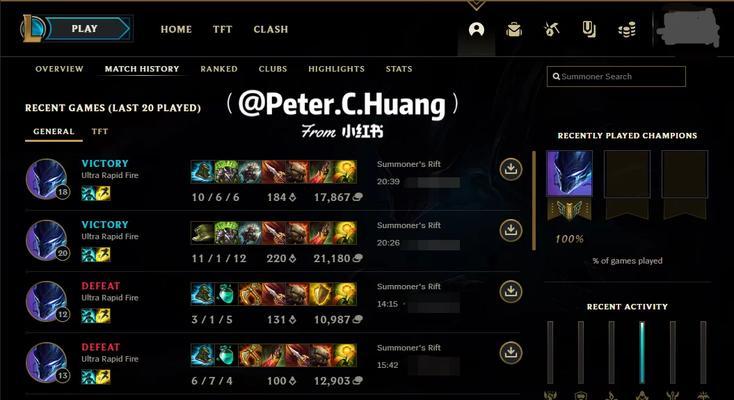Download replay for the 6/7/4 defeat

(511, 353)
